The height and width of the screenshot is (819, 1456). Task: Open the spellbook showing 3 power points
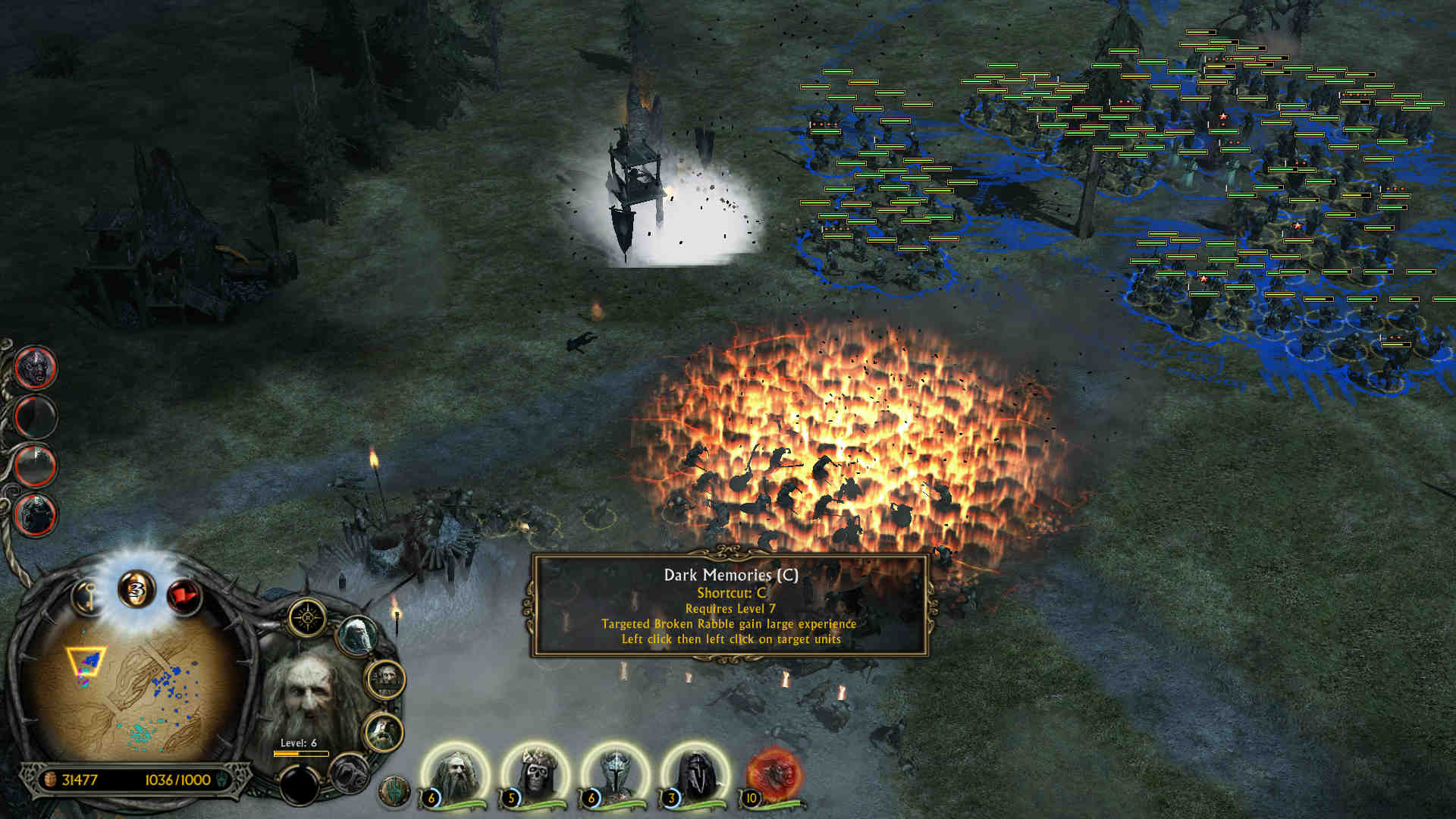(136, 590)
